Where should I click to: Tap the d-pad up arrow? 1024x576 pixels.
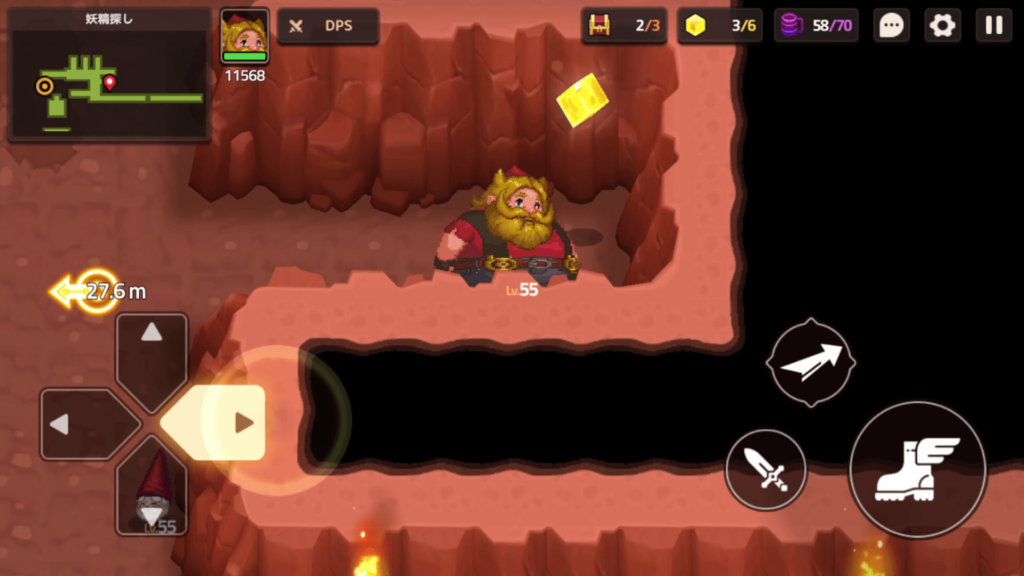pyautogui.click(x=151, y=345)
